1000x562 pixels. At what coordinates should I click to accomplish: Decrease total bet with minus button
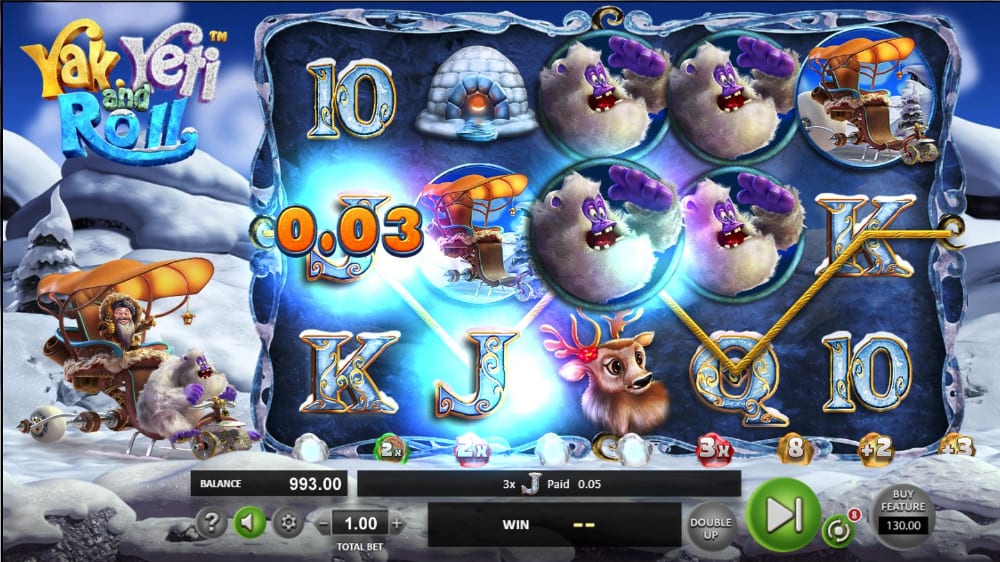[x=323, y=523]
